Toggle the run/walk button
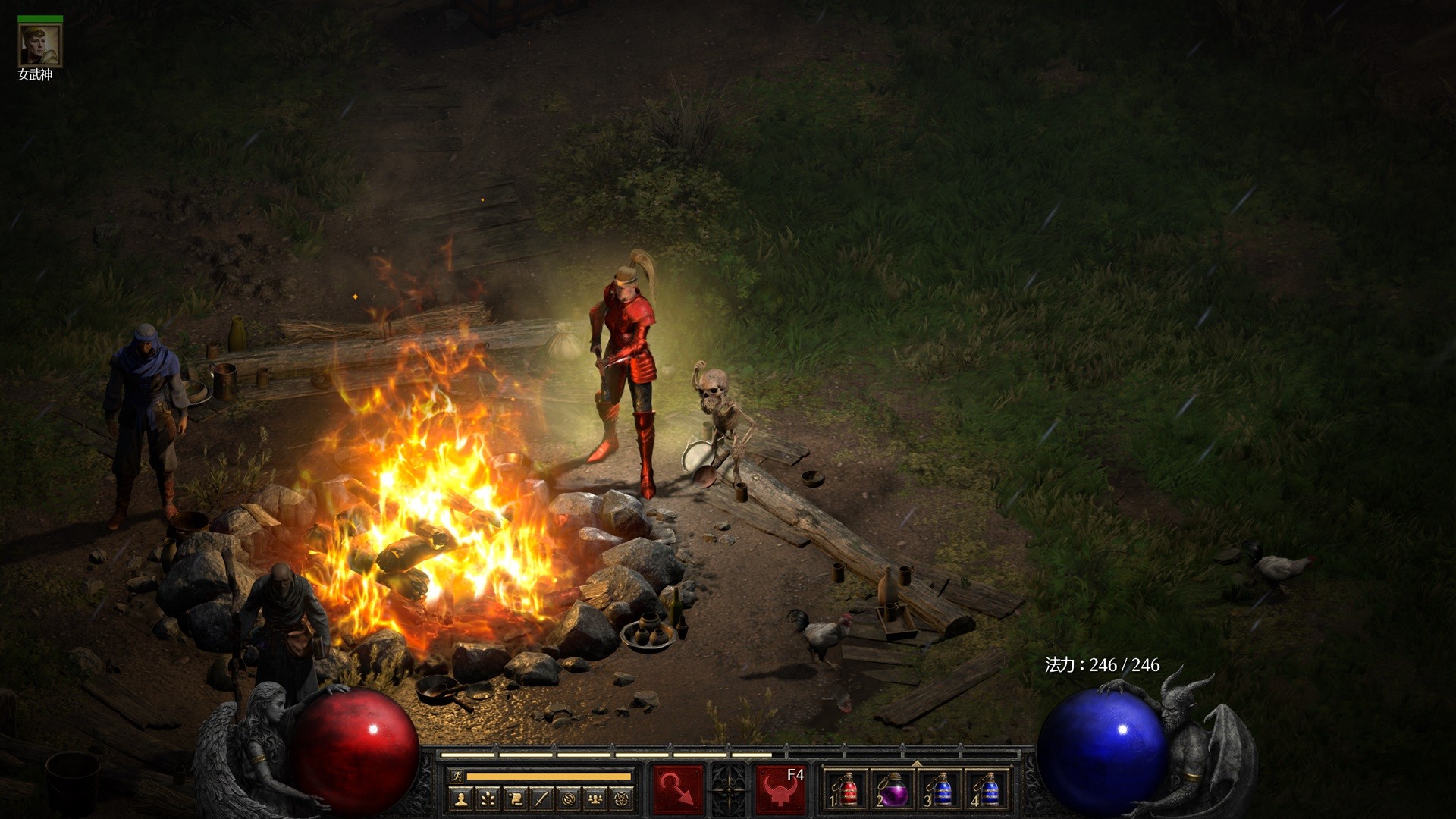The width and height of the screenshot is (1456, 819). tap(455, 777)
